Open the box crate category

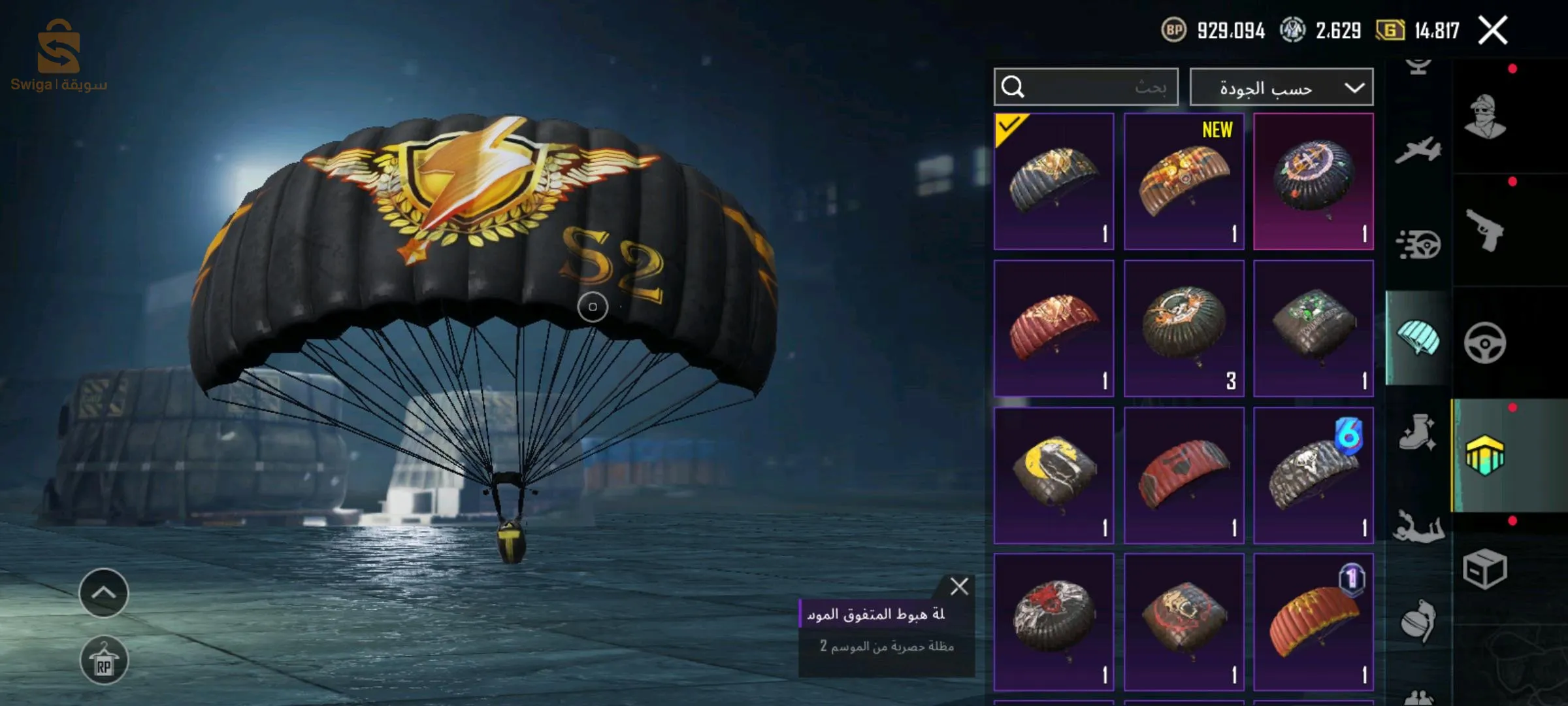[1485, 569]
